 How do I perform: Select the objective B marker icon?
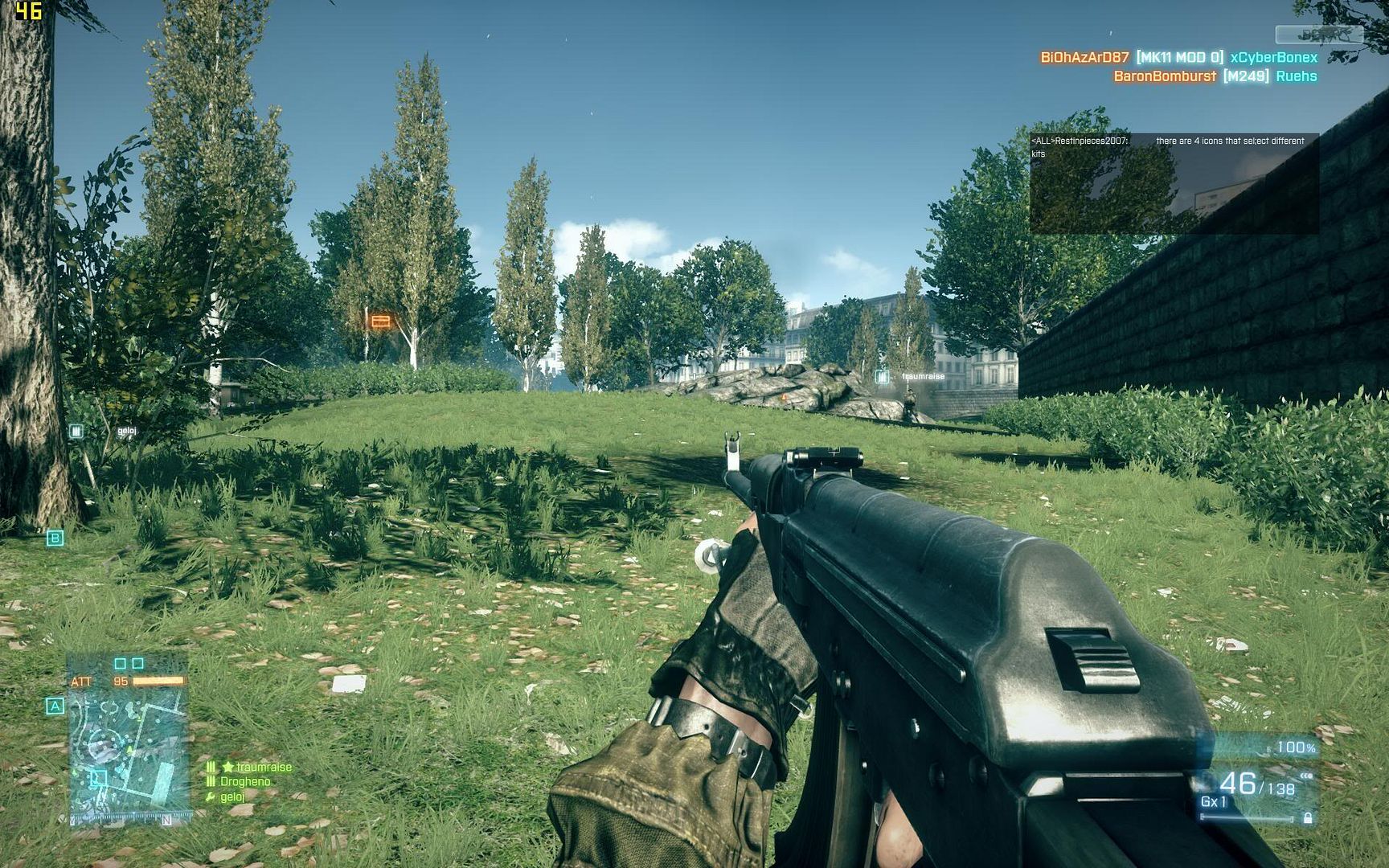click(55, 538)
